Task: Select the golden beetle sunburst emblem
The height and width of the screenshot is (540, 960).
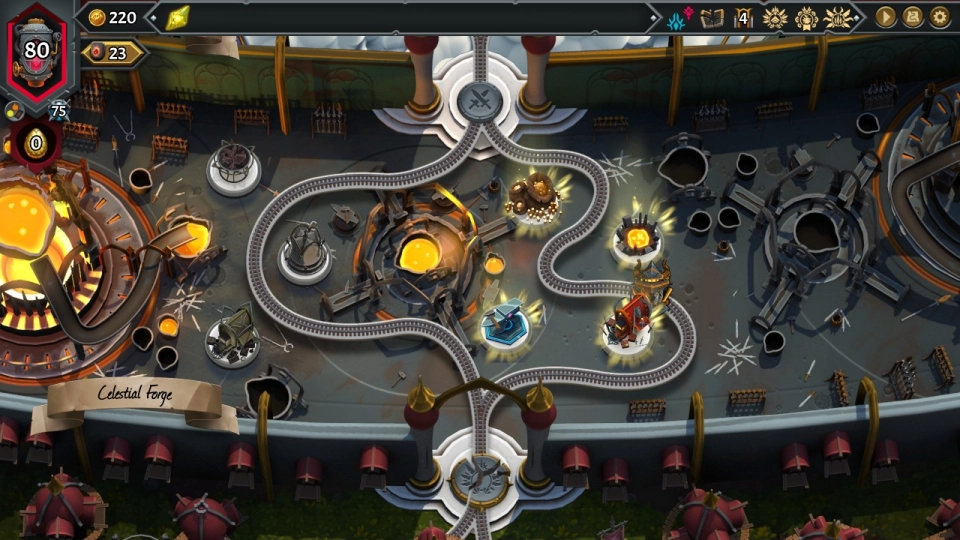Action: click(x=838, y=18)
